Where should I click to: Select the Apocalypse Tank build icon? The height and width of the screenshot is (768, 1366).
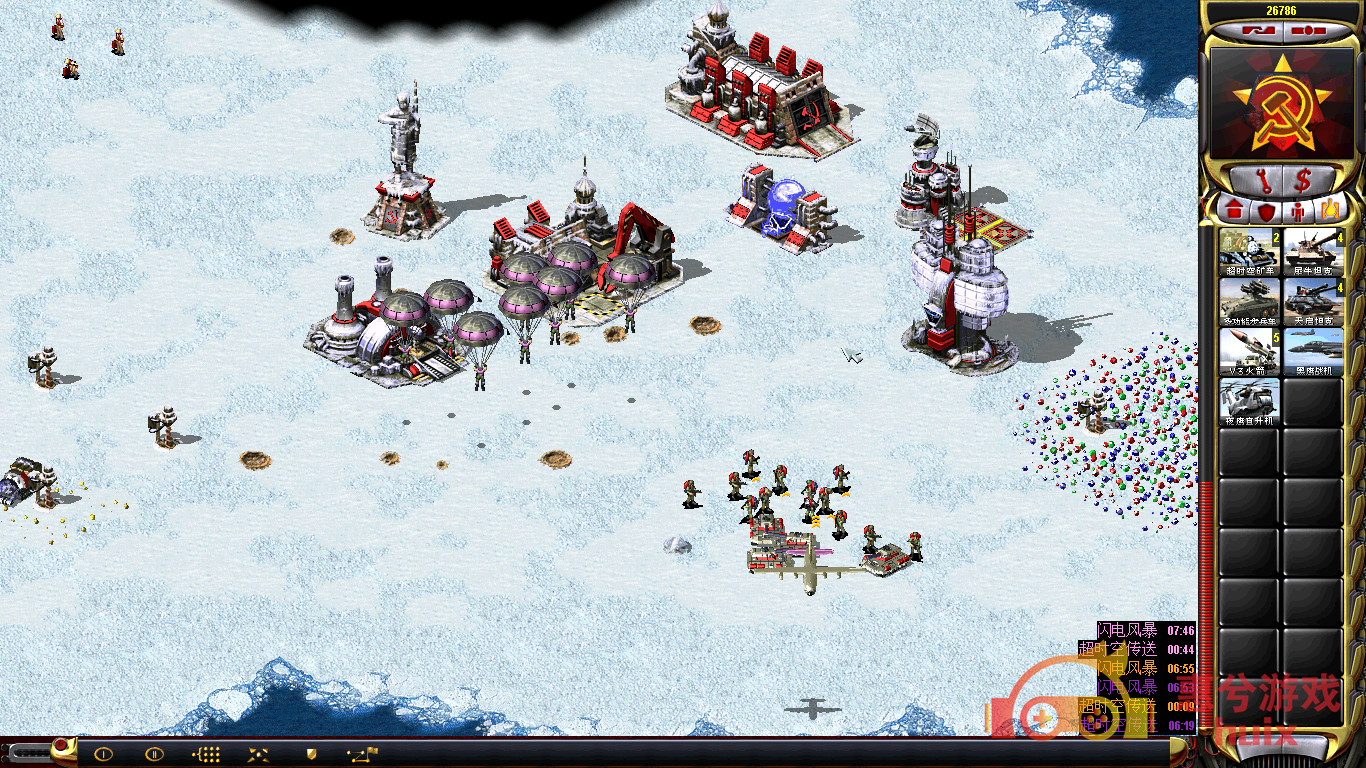1313,302
